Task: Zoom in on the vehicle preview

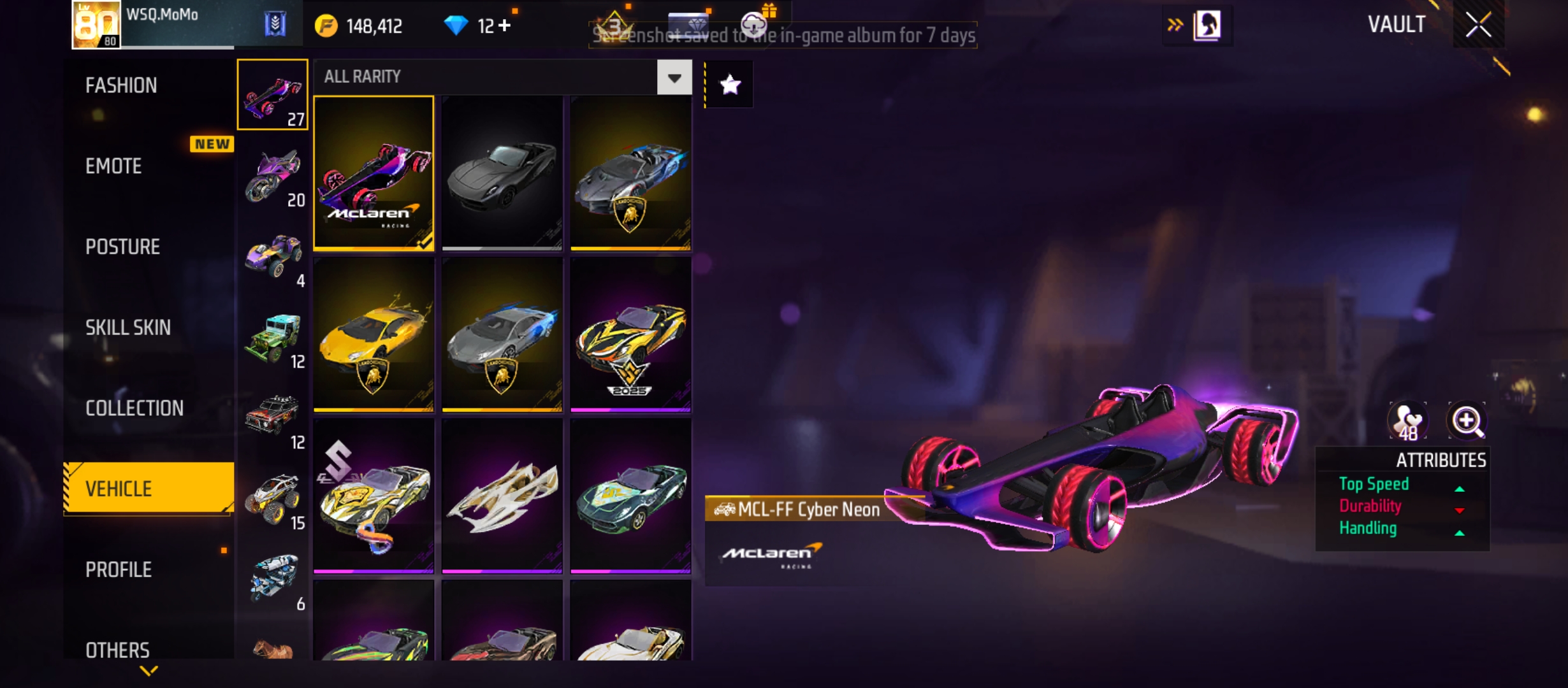Action: point(1467,421)
